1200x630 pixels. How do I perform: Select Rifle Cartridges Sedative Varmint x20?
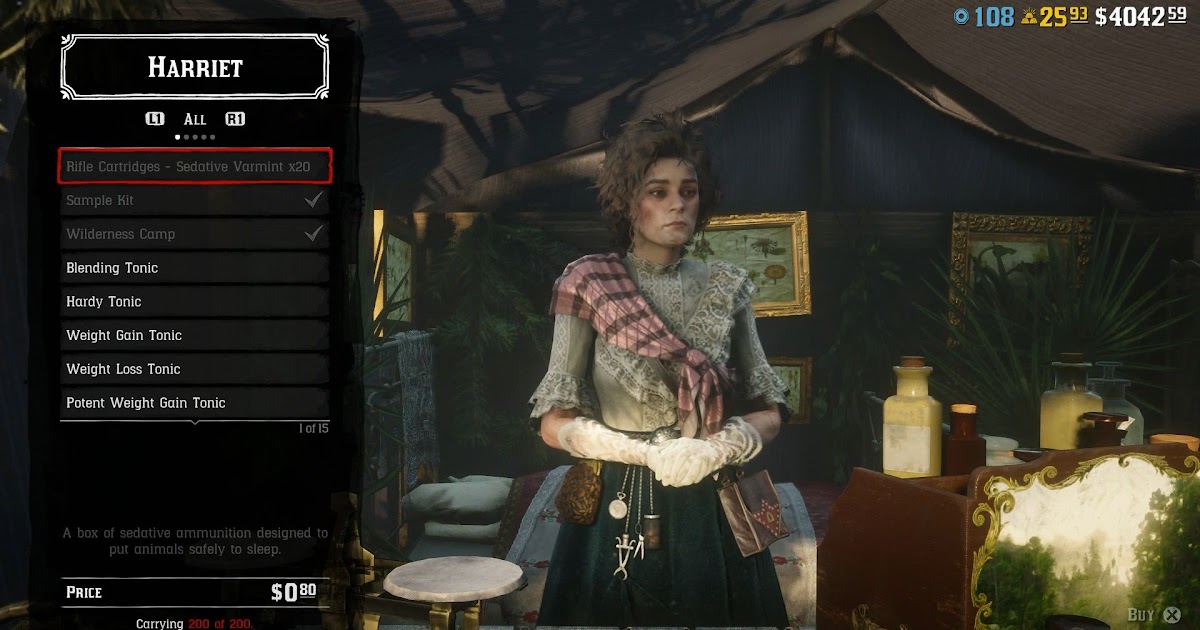click(x=194, y=167)
